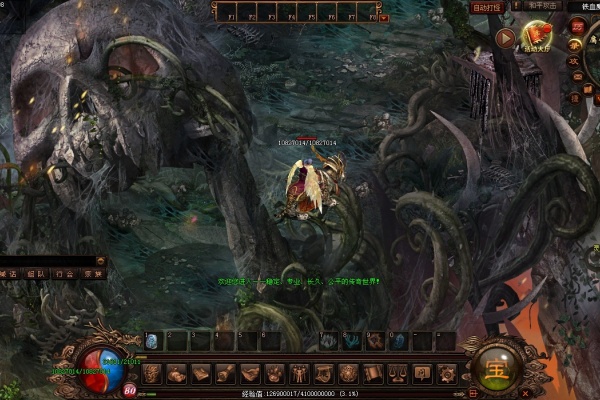Open the bag pouch icon in menu bar
The image size is (600, 400).
176,374
